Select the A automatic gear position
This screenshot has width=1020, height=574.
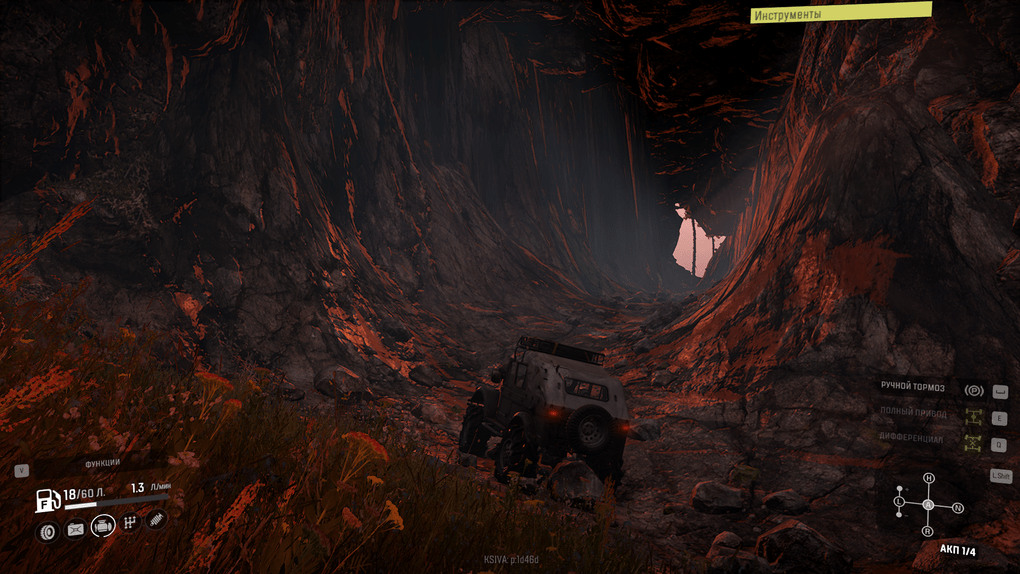point(928,504)
